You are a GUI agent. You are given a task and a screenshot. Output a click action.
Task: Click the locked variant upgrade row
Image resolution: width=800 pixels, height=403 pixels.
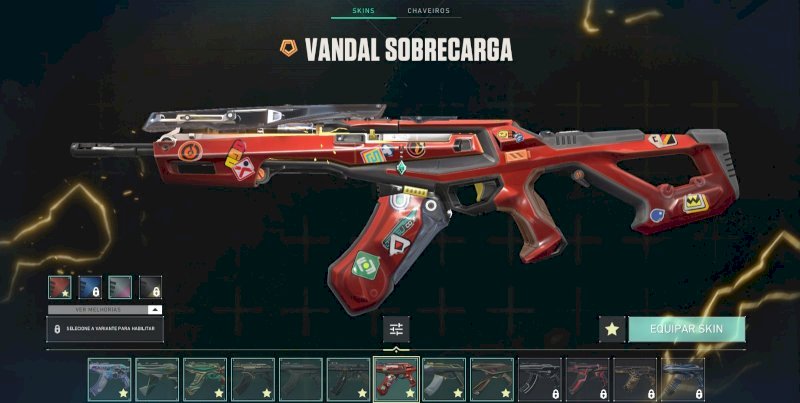105,329
